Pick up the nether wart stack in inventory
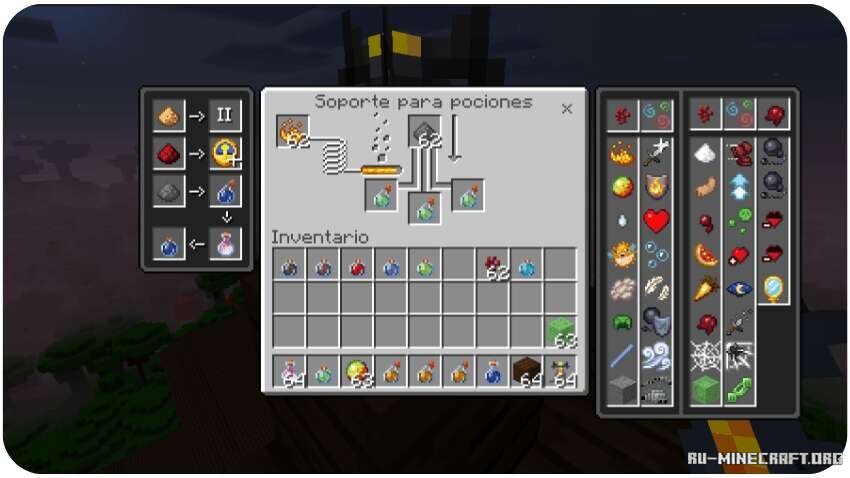The height and width of the screenshot is (478, 850). point(492,265)
